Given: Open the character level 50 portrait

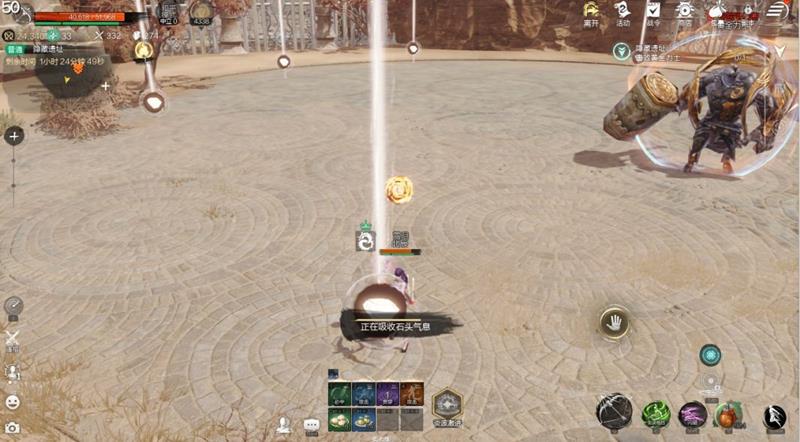Looking at the screenshot, I should pos(12,10).
